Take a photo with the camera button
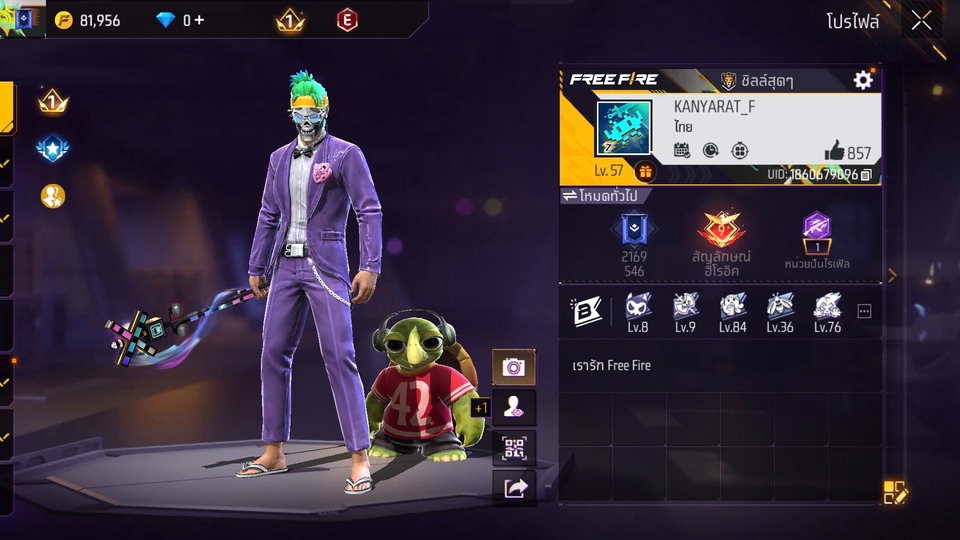 (x=514, y=367)
